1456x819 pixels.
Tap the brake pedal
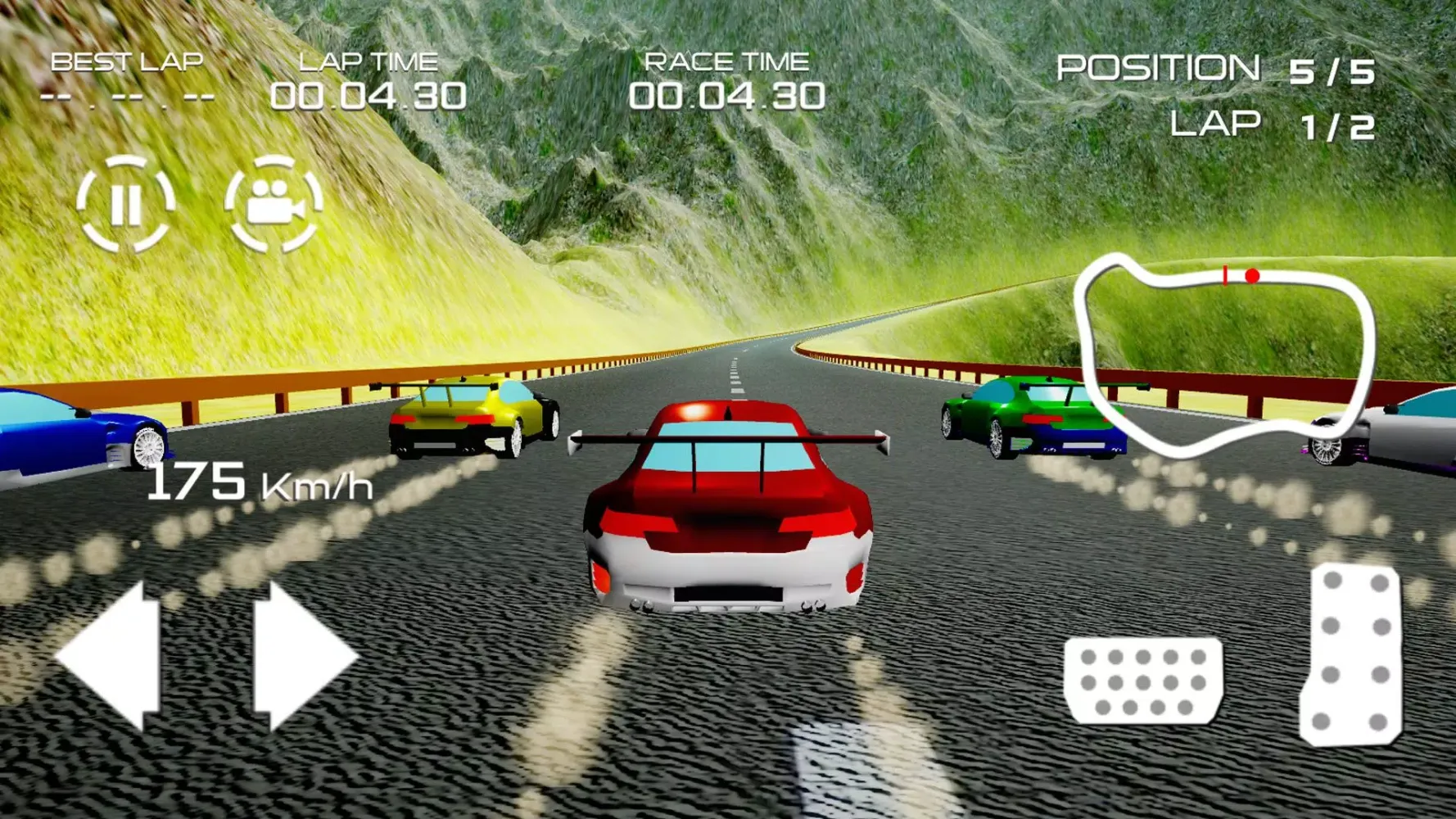(1143, 680)
